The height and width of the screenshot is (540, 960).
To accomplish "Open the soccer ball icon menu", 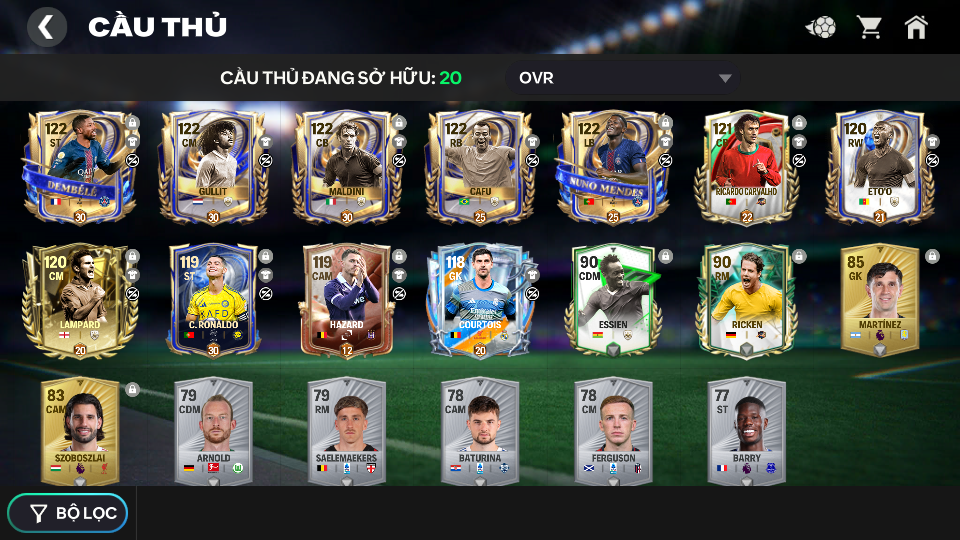I will click(821, 27).
